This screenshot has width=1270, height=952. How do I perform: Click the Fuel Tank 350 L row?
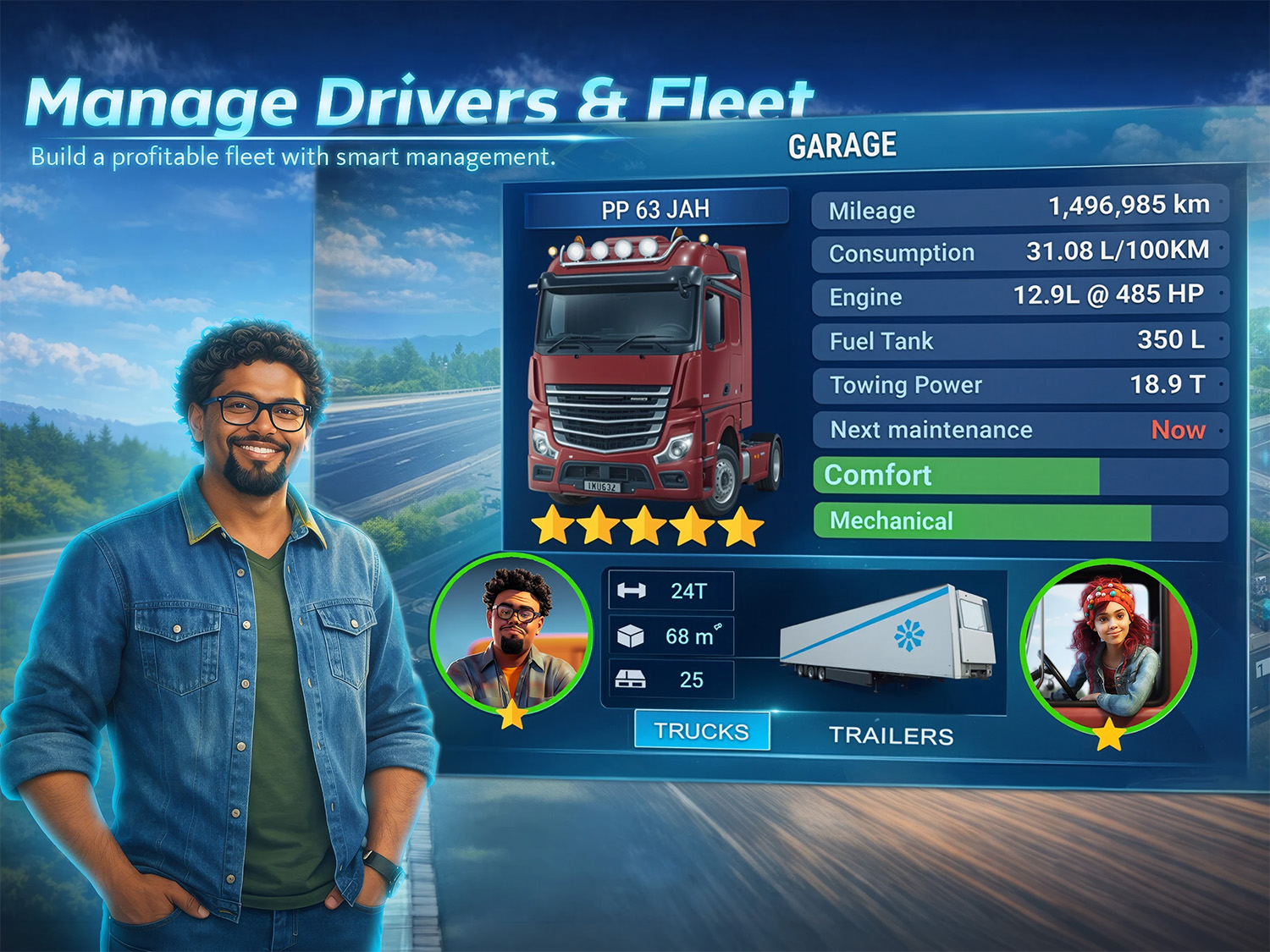click(x=1016, y=340)
